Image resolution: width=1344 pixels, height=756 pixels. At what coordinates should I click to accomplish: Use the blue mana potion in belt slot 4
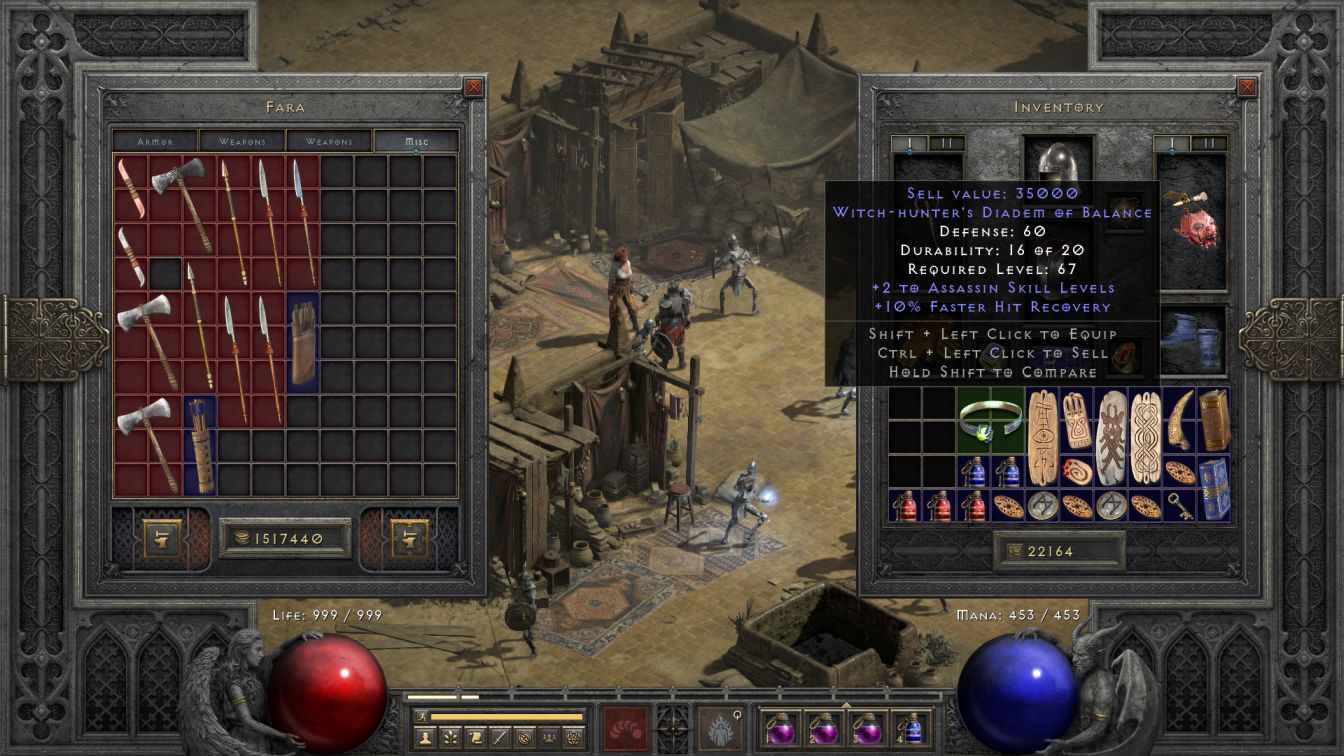912,727
